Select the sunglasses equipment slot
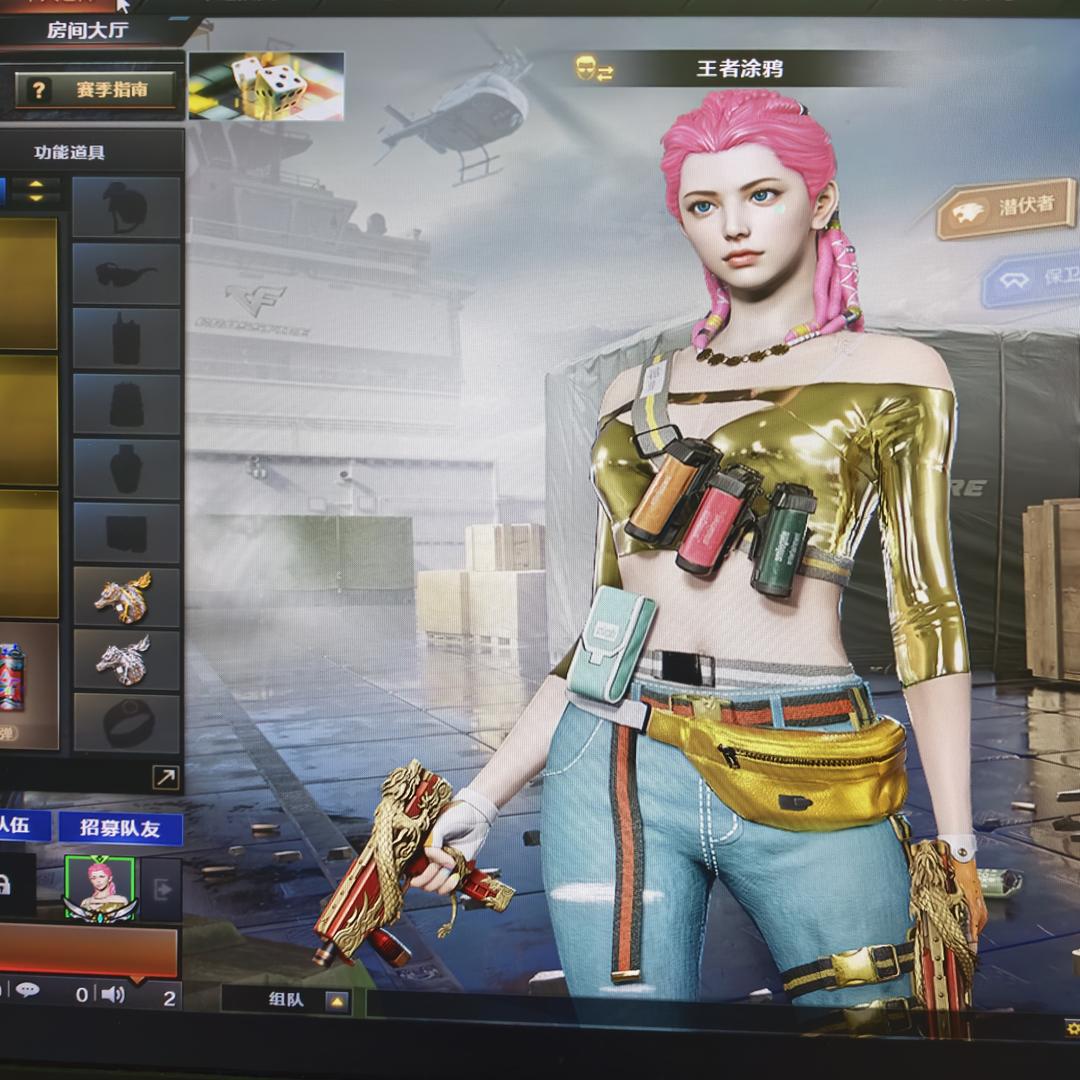Image resolution: width=1080 pixels, height=1080 pixels. tap(126, 273)
